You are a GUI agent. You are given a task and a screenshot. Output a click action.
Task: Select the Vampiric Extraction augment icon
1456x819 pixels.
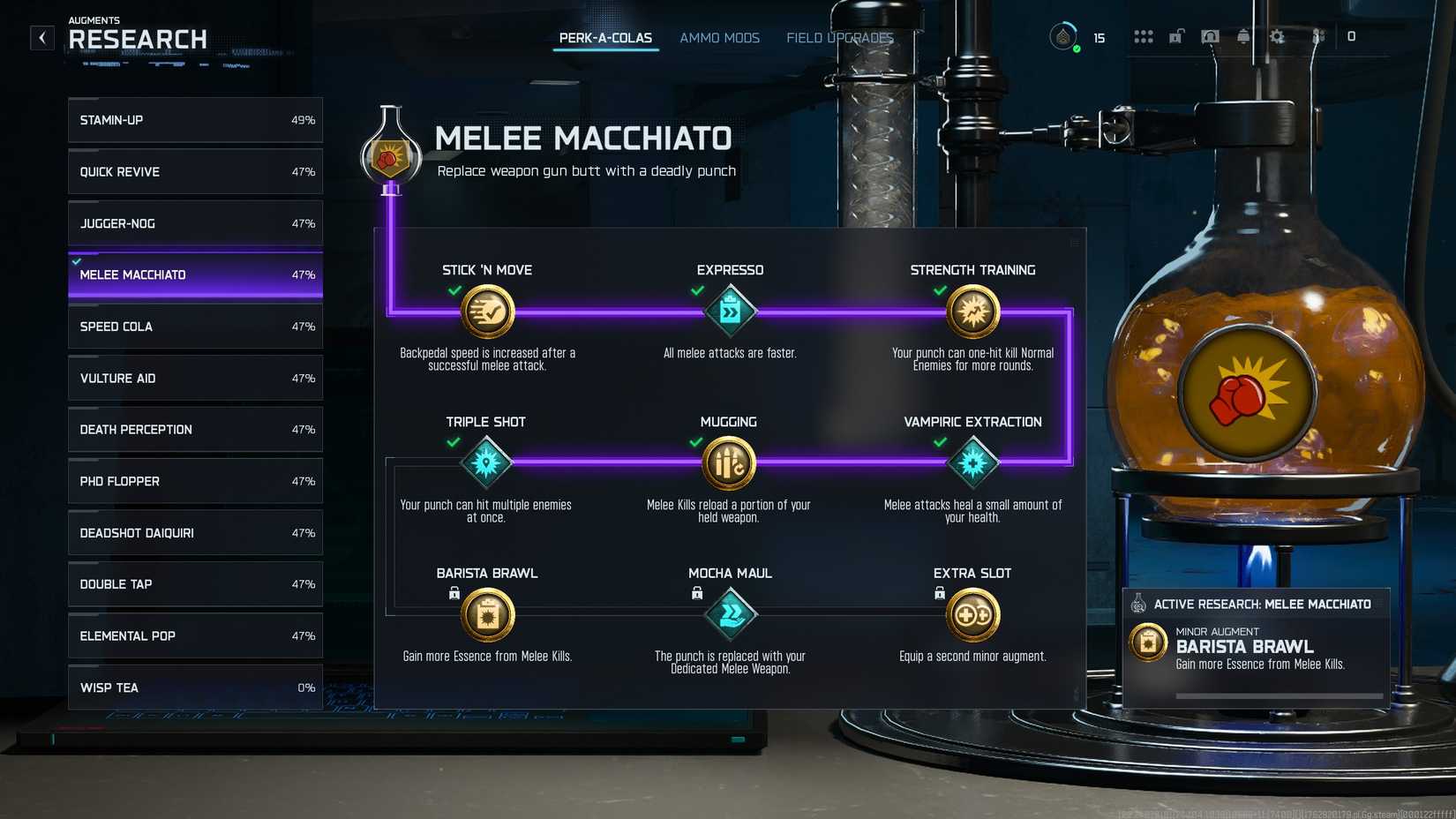(x=973, y=462)
